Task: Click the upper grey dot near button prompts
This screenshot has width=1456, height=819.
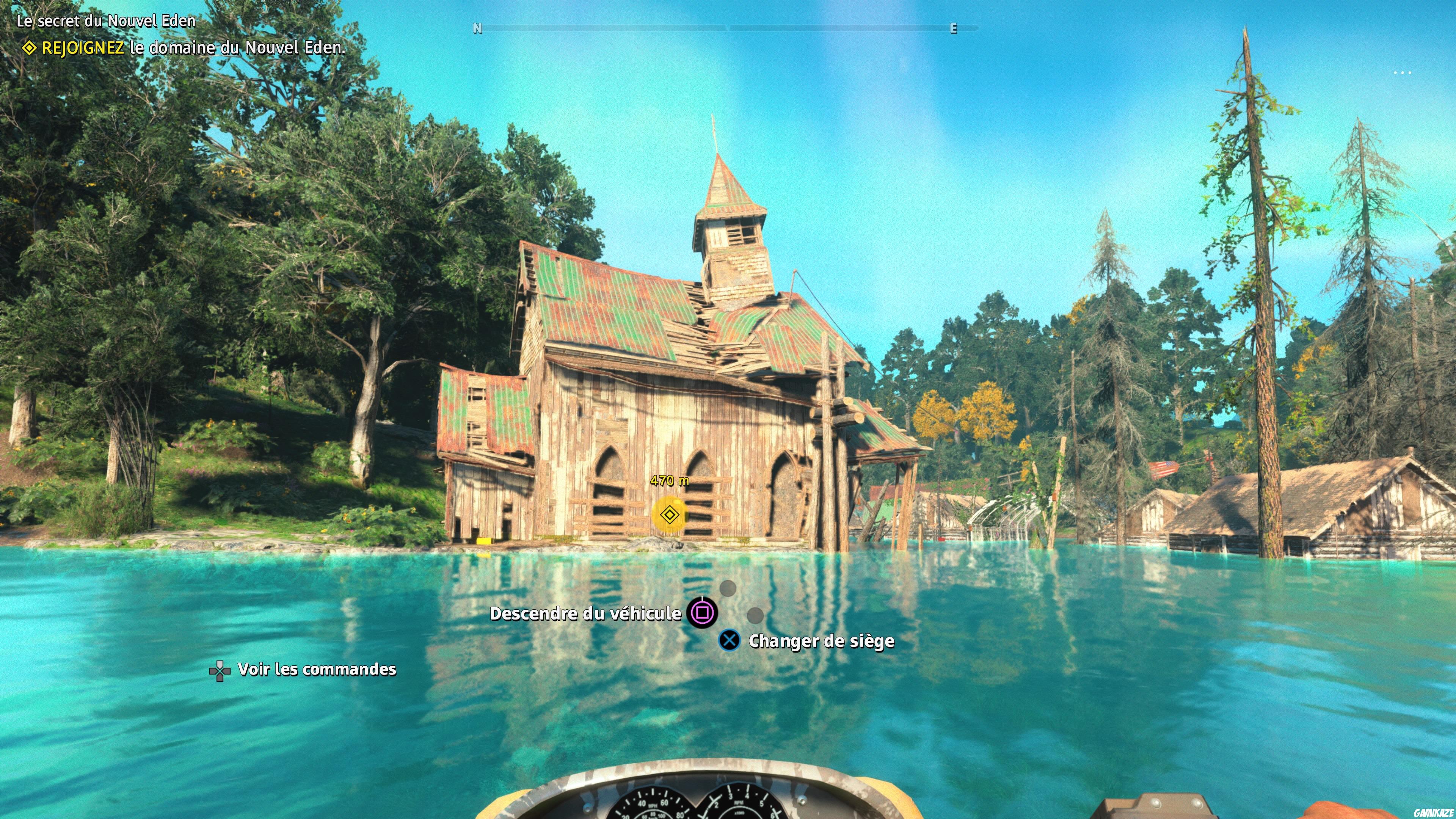Action: 728,588
